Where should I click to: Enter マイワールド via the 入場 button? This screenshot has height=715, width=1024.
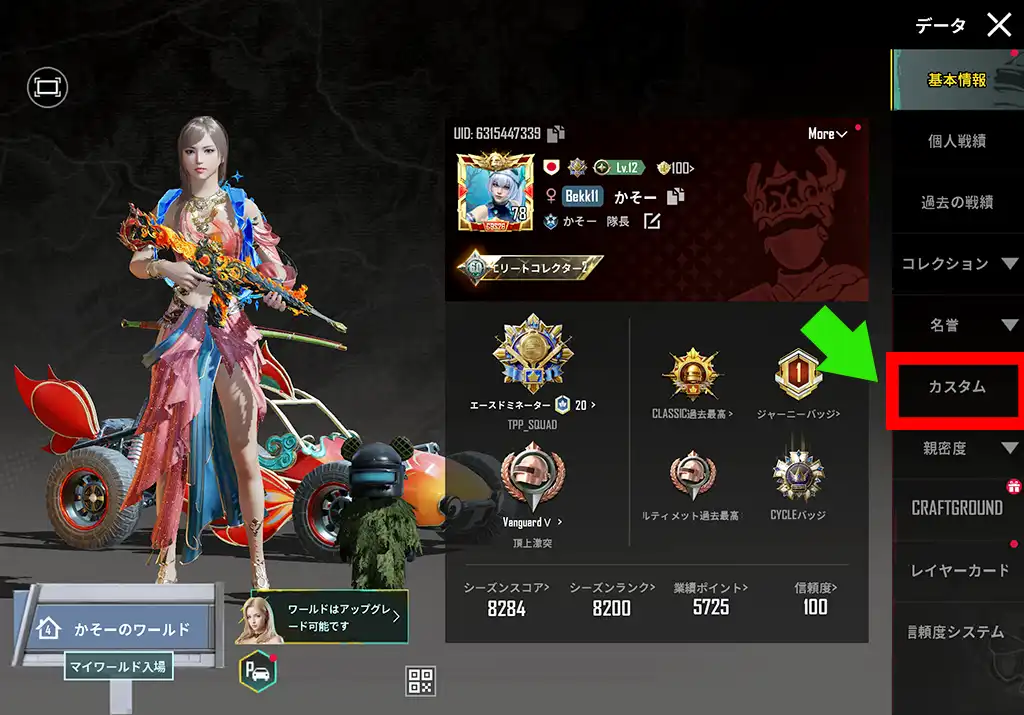(117, 665)
